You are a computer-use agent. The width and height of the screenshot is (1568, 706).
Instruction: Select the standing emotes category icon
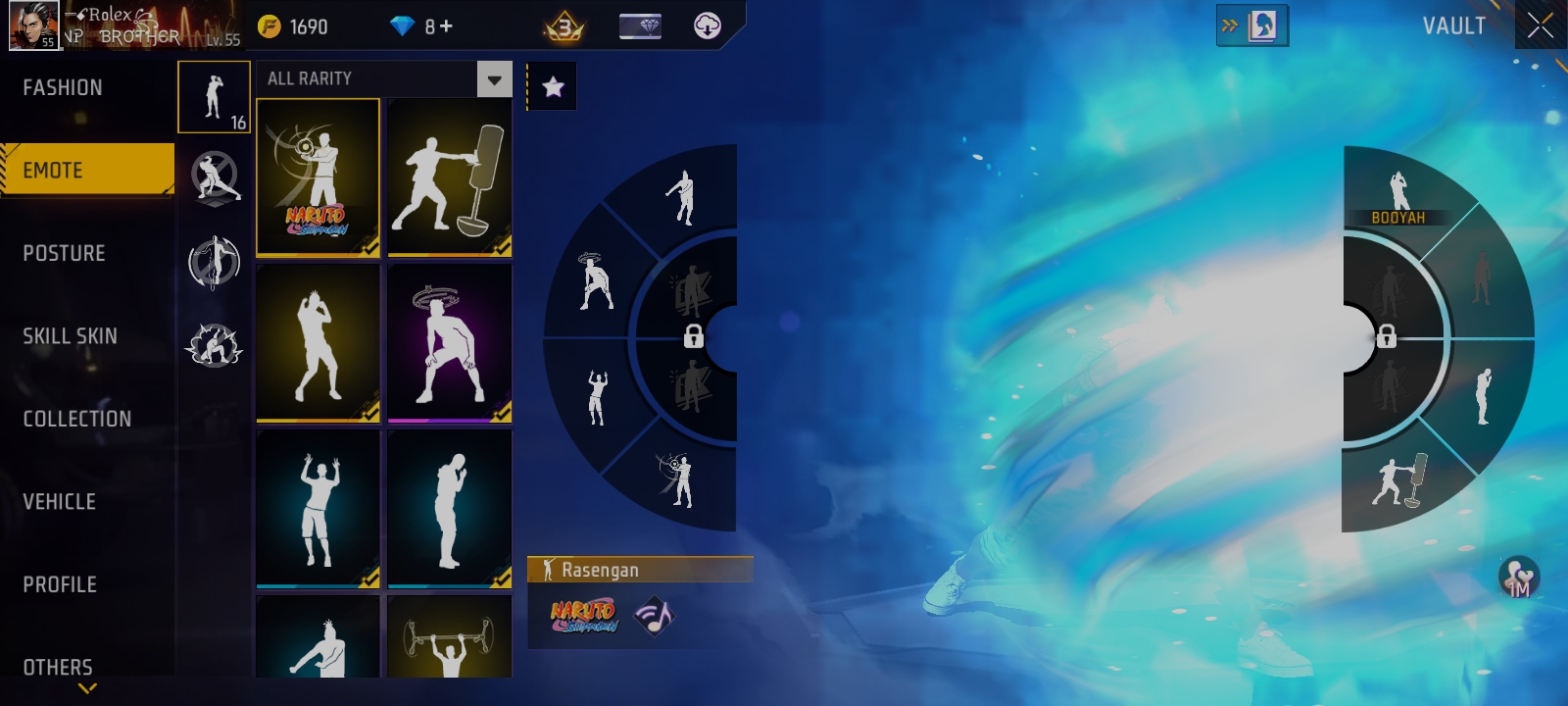[214, 97]
